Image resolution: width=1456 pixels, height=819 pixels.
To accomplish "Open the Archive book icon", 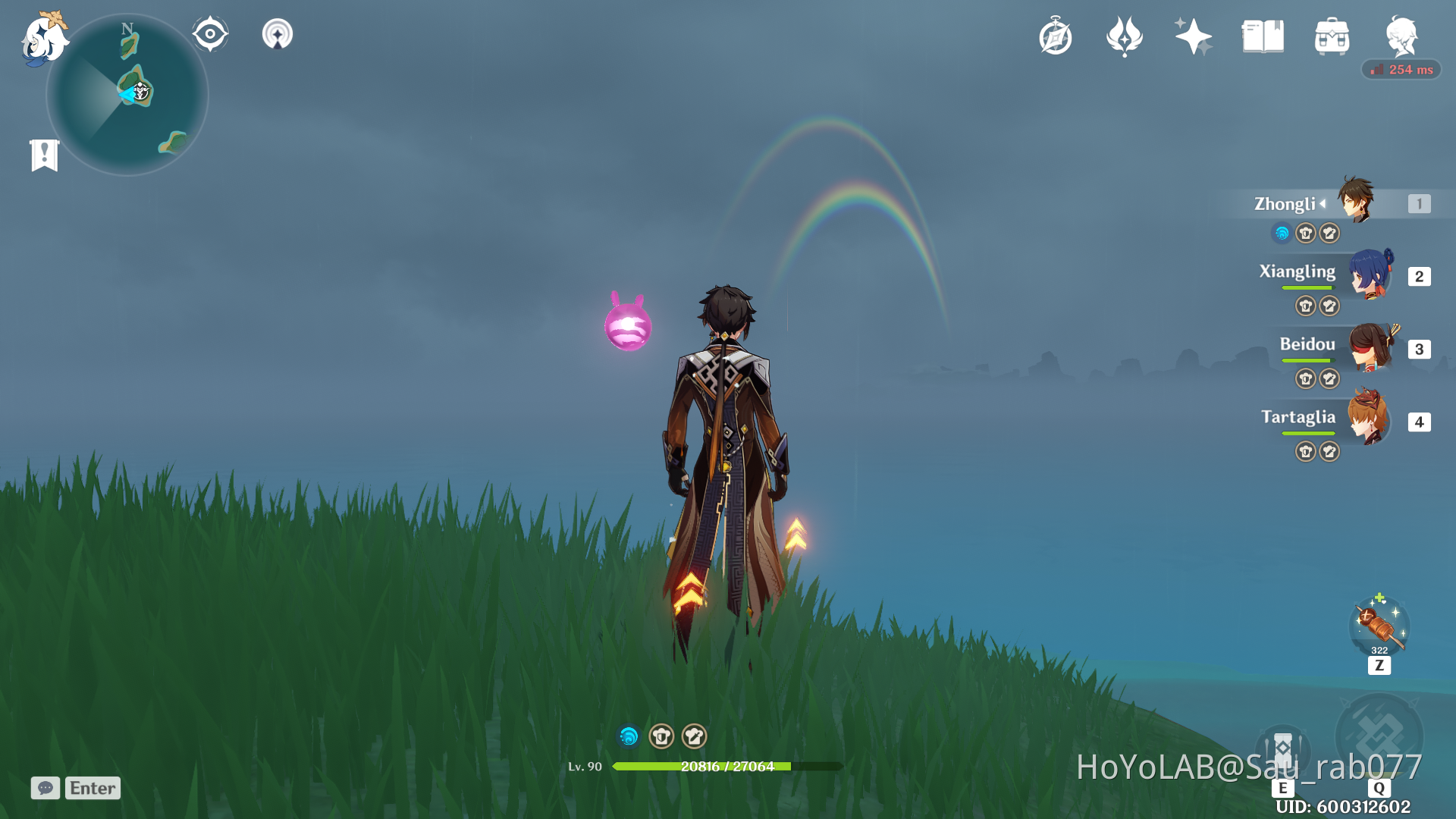I will (1263, 36).
